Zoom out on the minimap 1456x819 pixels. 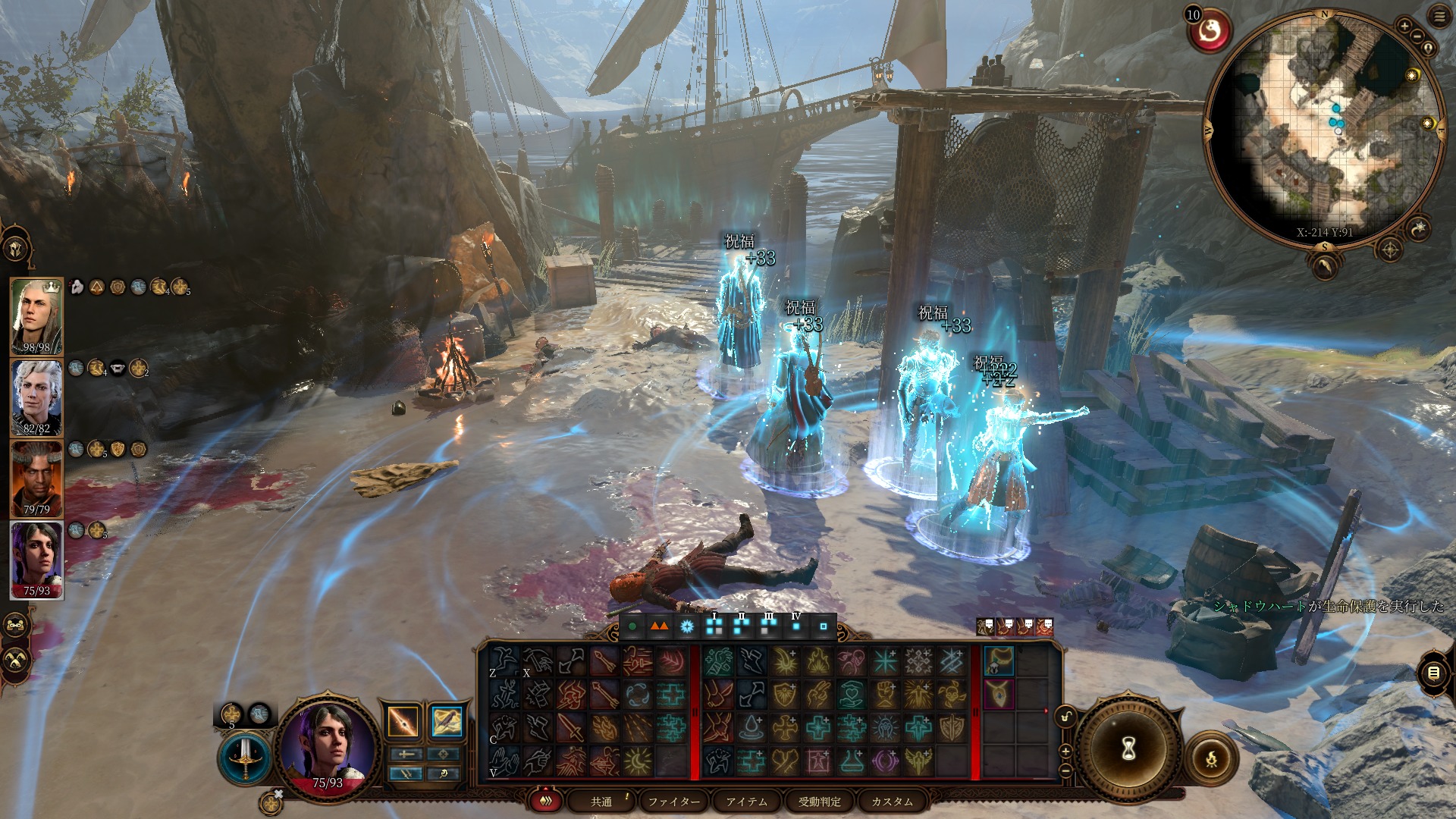(x=1417, y=37)
